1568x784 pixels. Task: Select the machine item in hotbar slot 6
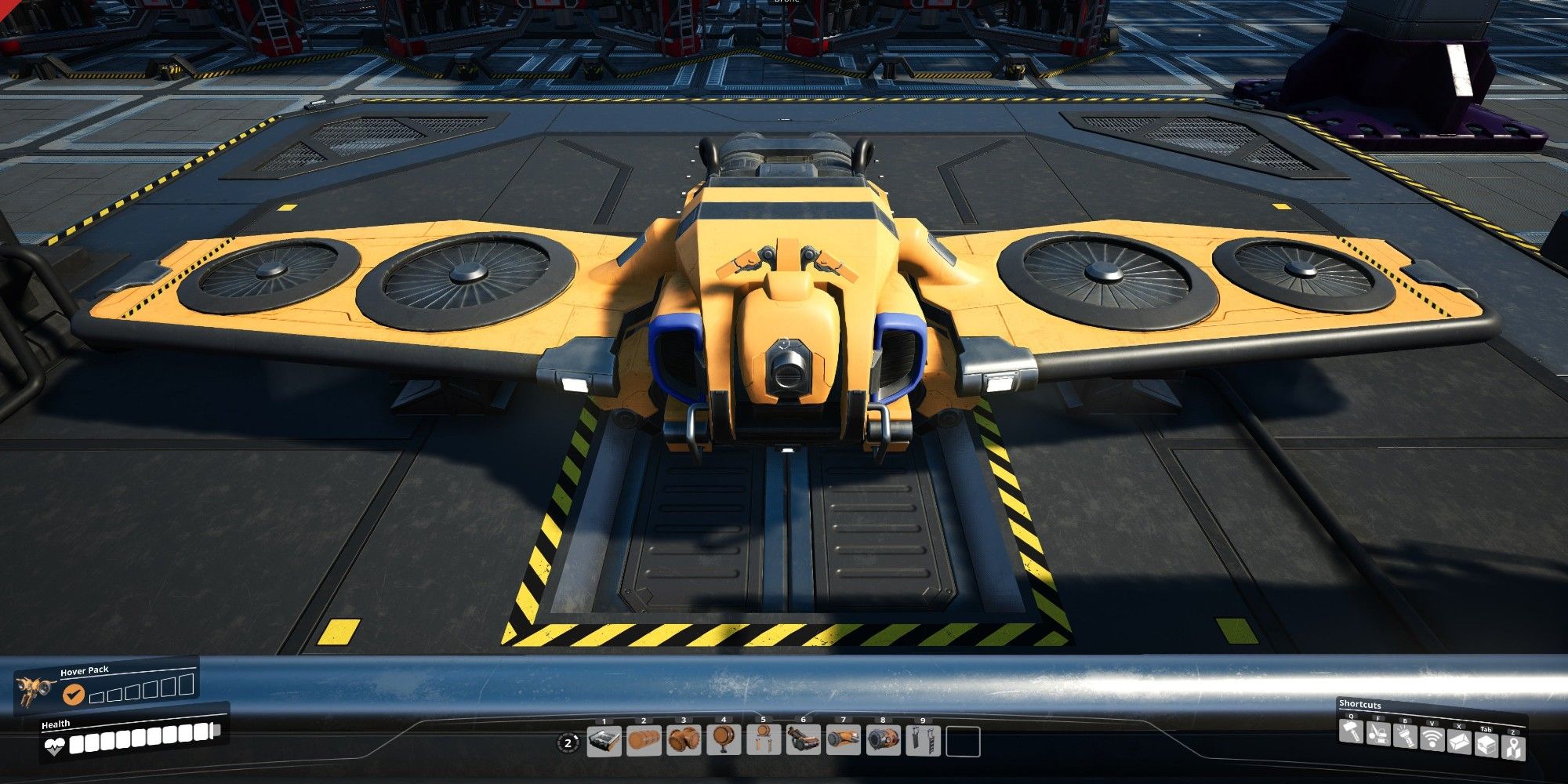tap(803, 741)
